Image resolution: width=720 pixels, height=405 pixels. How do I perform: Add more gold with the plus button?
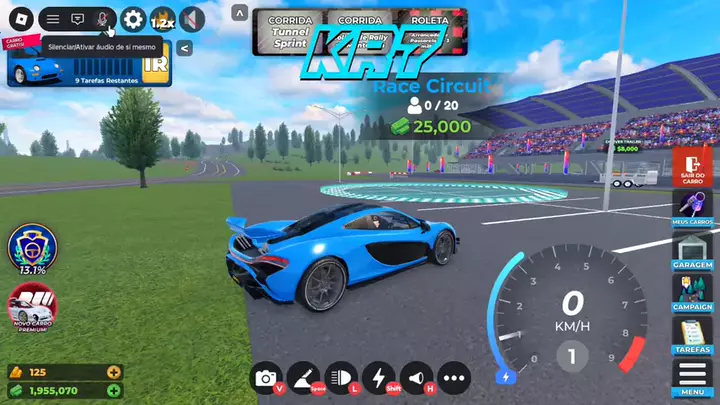coord(114,372)
